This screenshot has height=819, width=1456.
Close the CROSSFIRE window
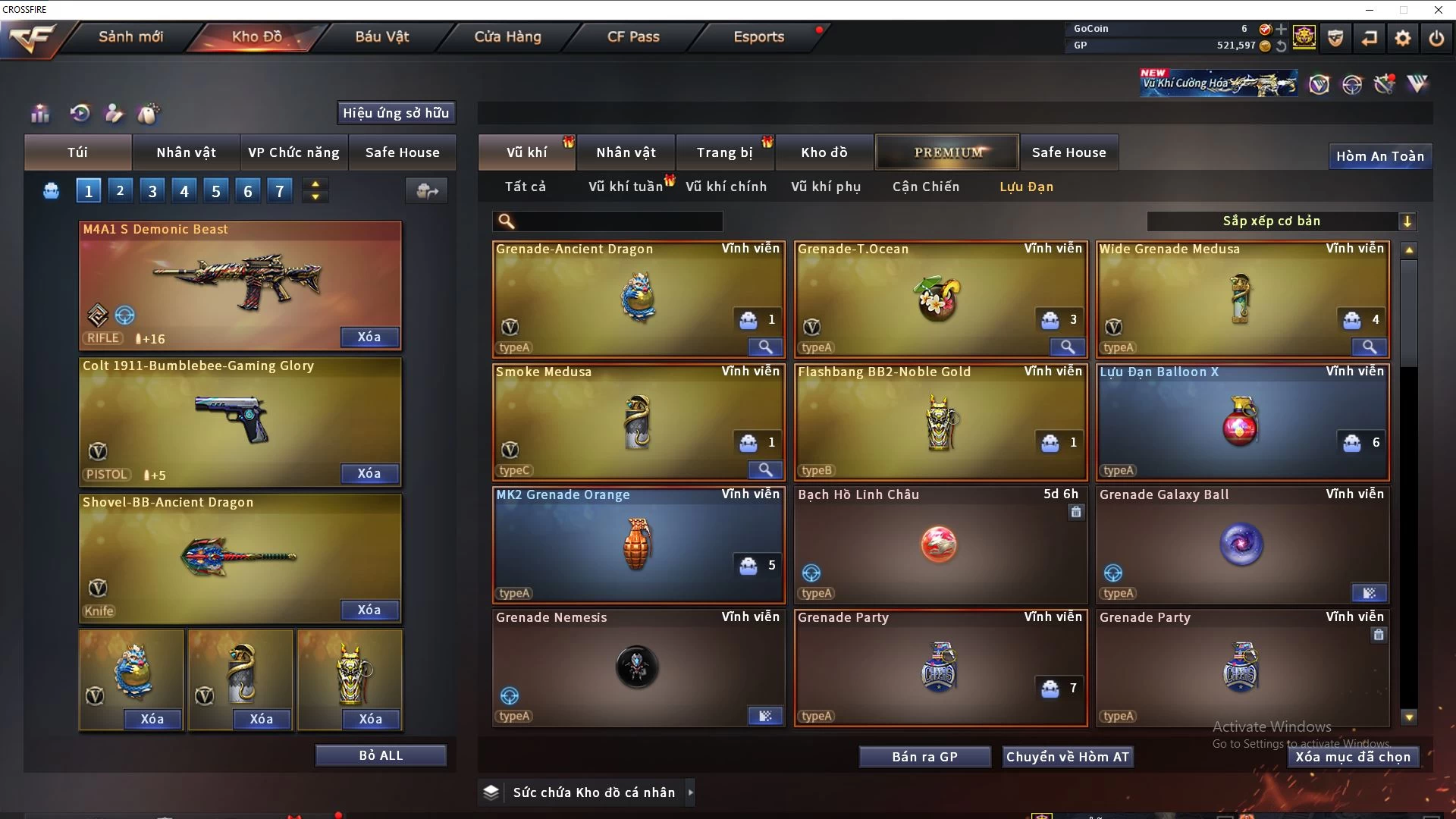(1438, 10)
